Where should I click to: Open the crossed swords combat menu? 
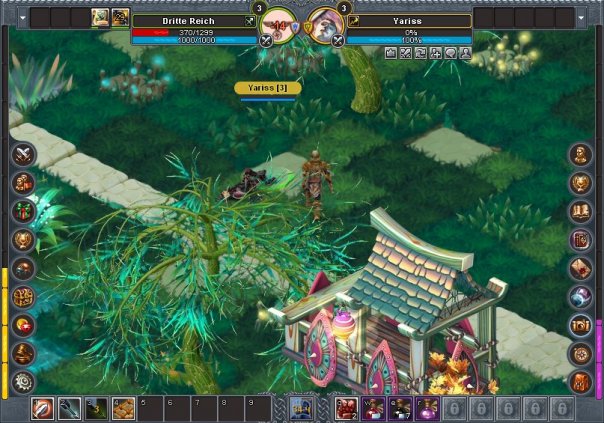tap(24, 155)
